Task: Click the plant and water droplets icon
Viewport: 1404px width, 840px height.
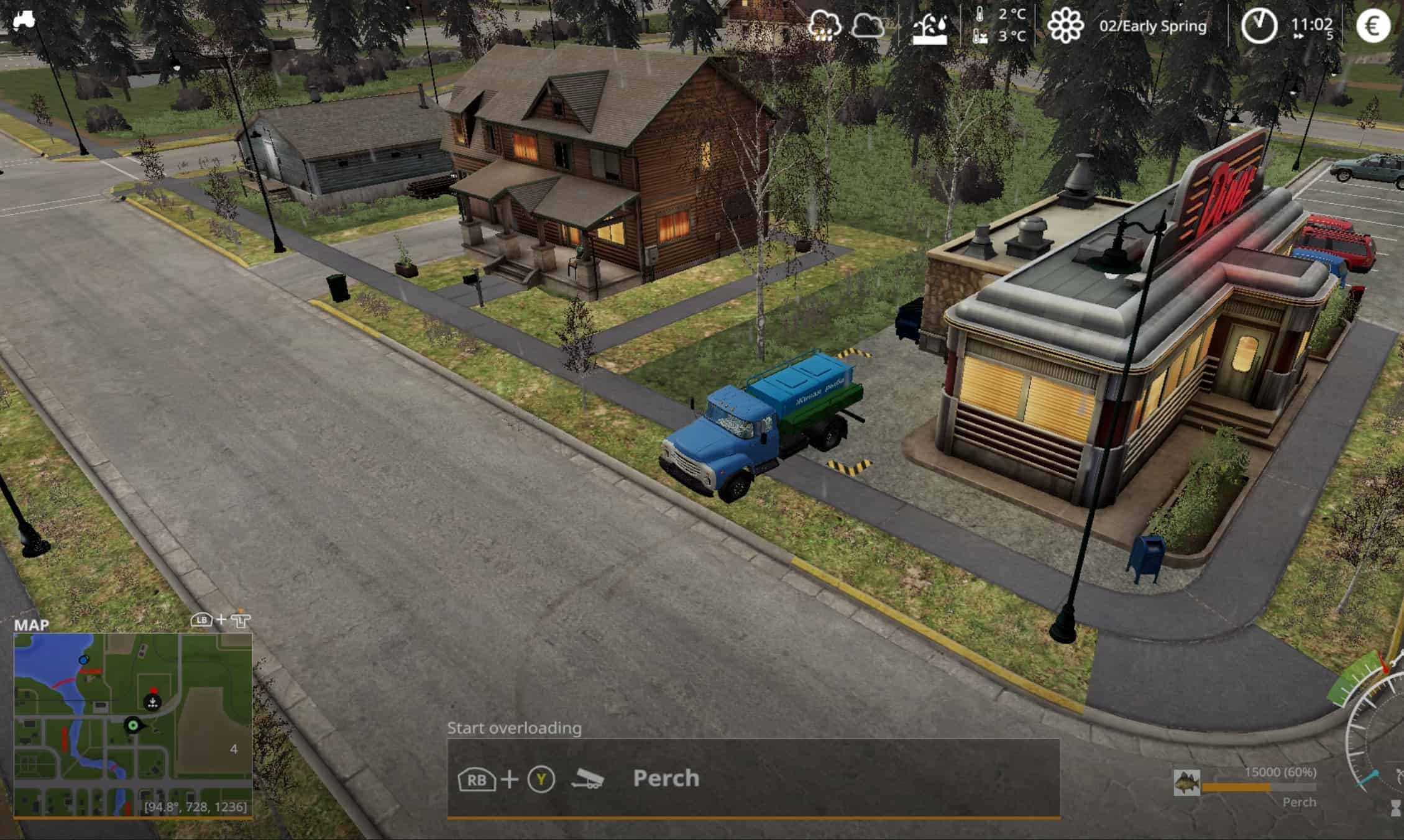Action: coord(930,28)
